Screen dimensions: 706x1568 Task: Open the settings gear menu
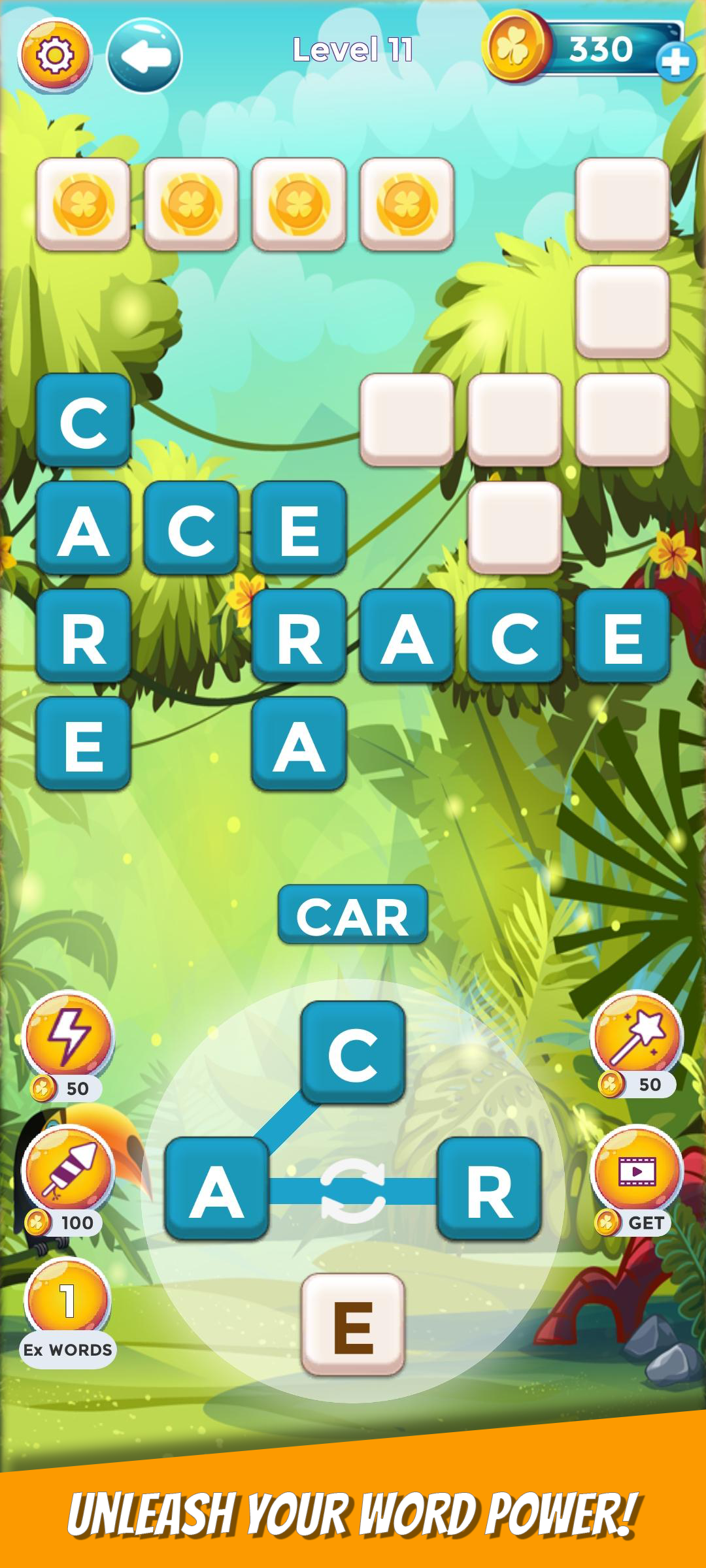coord(55,55)
